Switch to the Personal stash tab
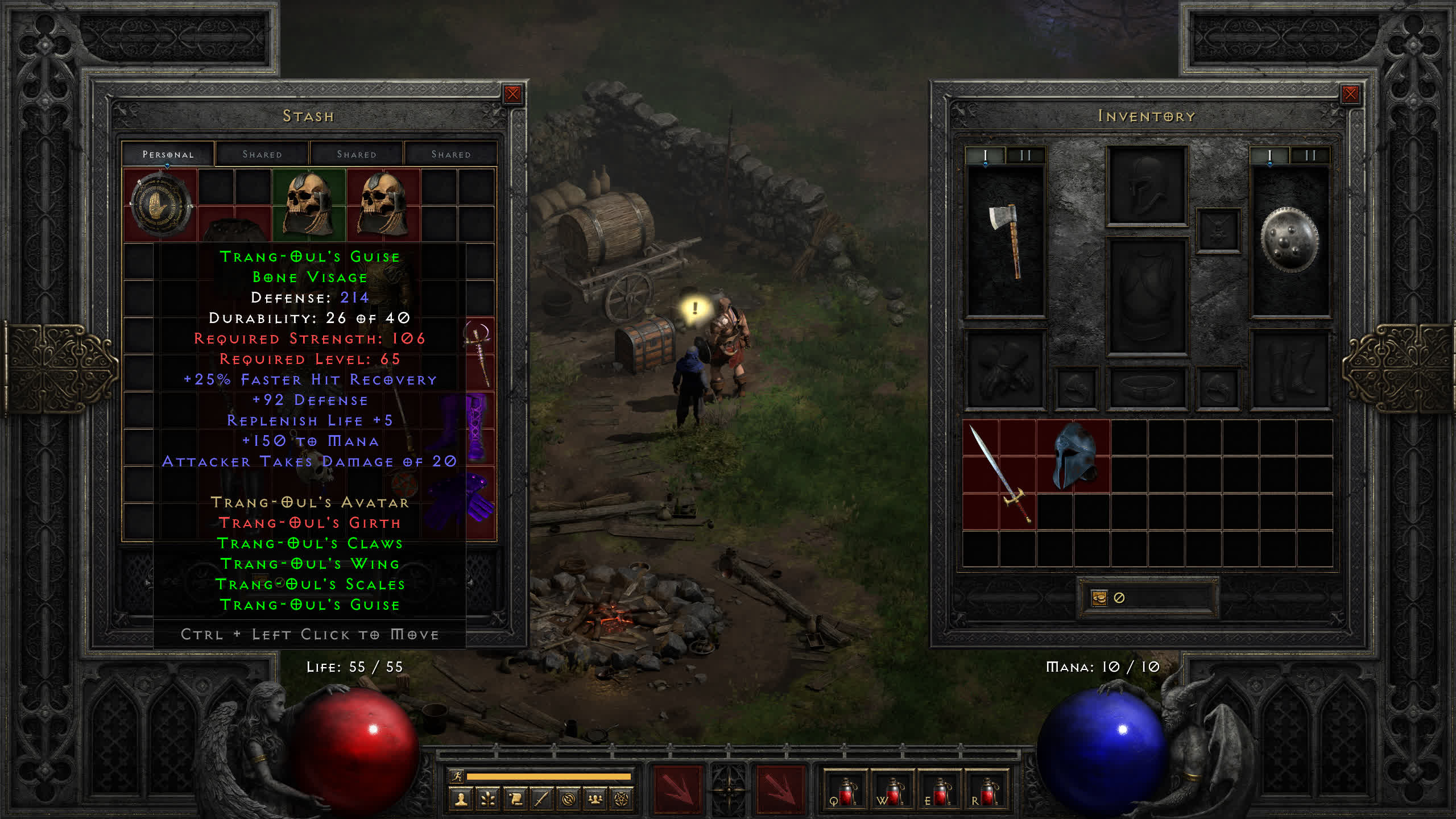Viewport: 1456px width, 819px height. (x=168, y=154)
